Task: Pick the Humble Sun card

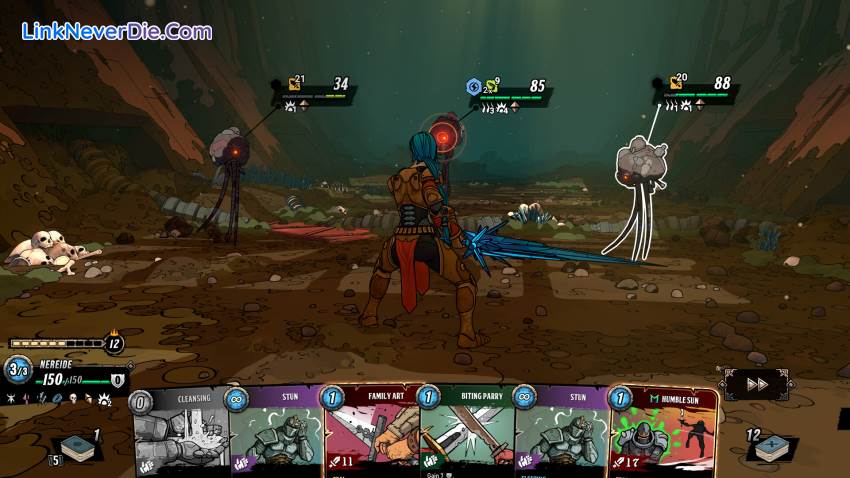Action: pos(663,435)
